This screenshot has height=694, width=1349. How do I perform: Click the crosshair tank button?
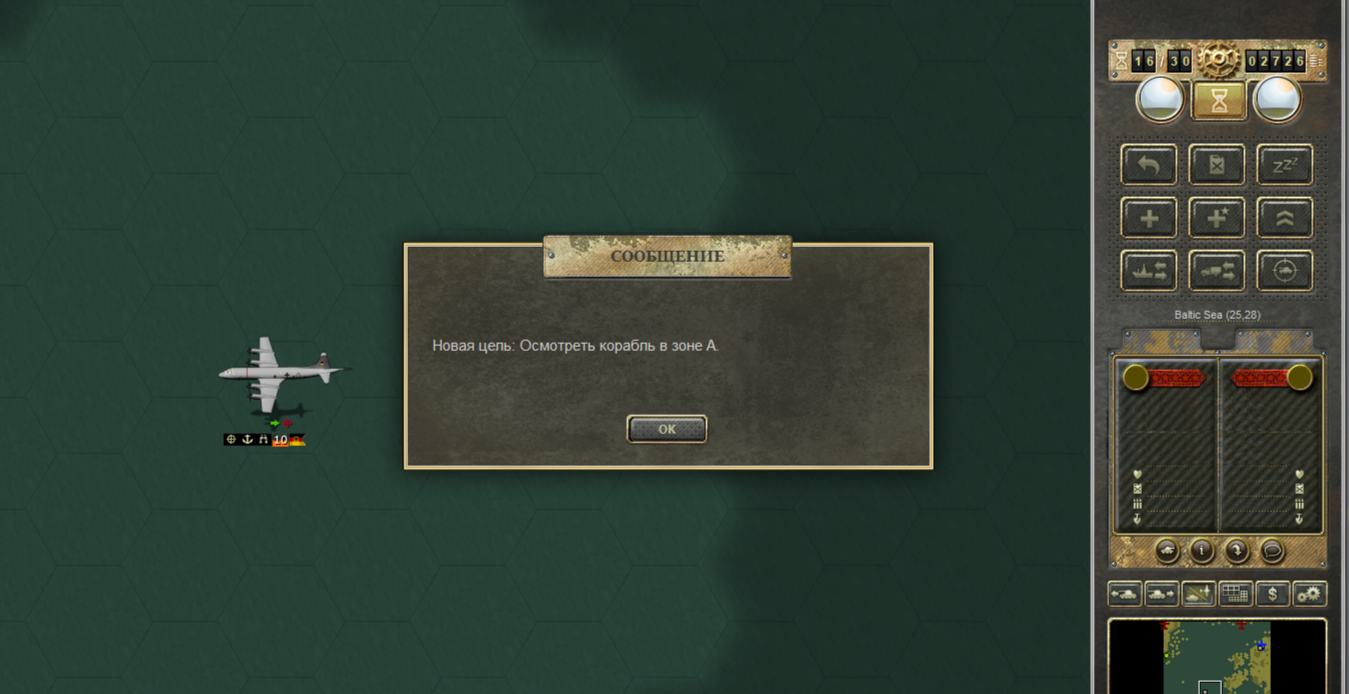point(1284,271)
